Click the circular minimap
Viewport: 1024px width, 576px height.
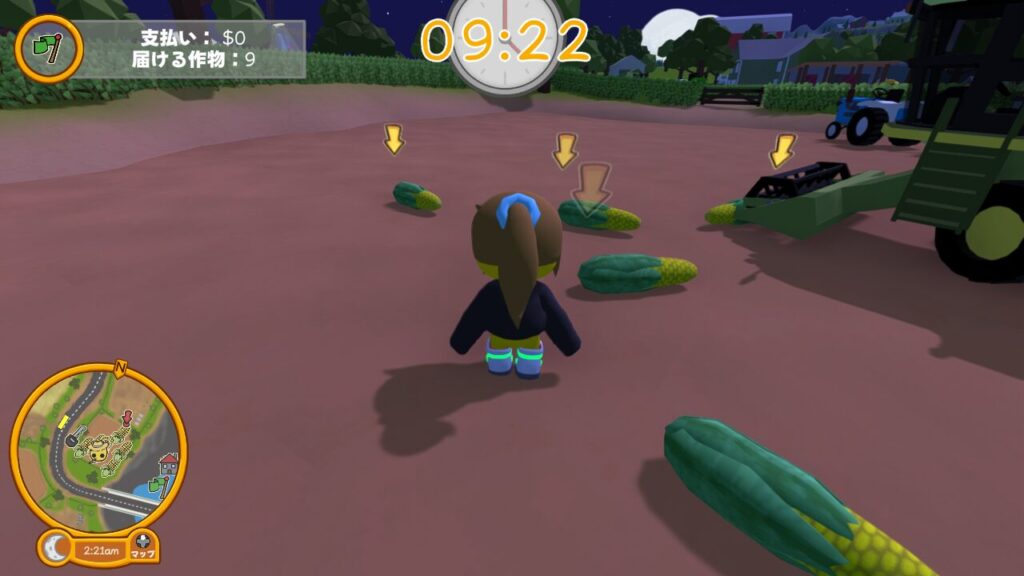[x=98, y=446]
